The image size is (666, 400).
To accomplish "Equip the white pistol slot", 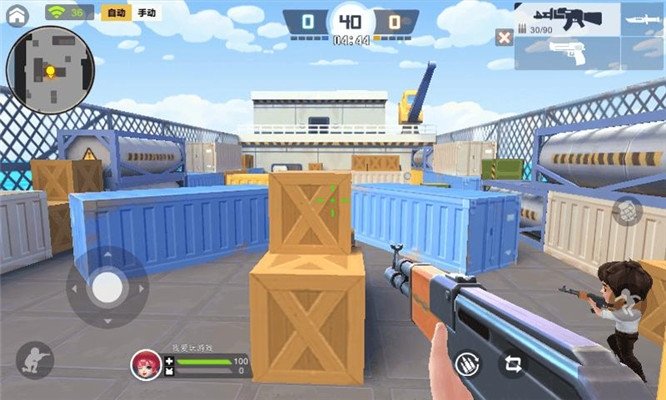I will pos(567,53).
